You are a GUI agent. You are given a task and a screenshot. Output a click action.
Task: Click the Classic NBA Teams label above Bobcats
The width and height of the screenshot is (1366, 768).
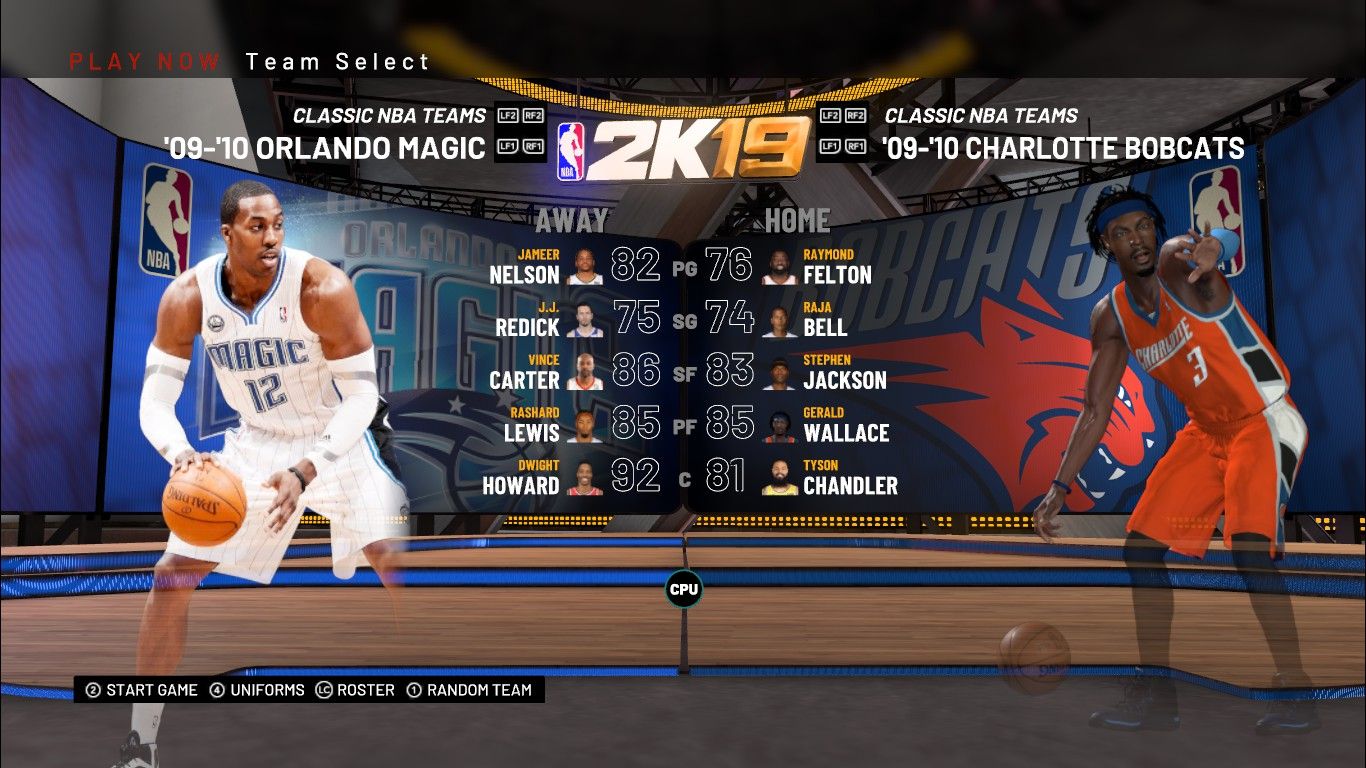click(x=981, y=116)
